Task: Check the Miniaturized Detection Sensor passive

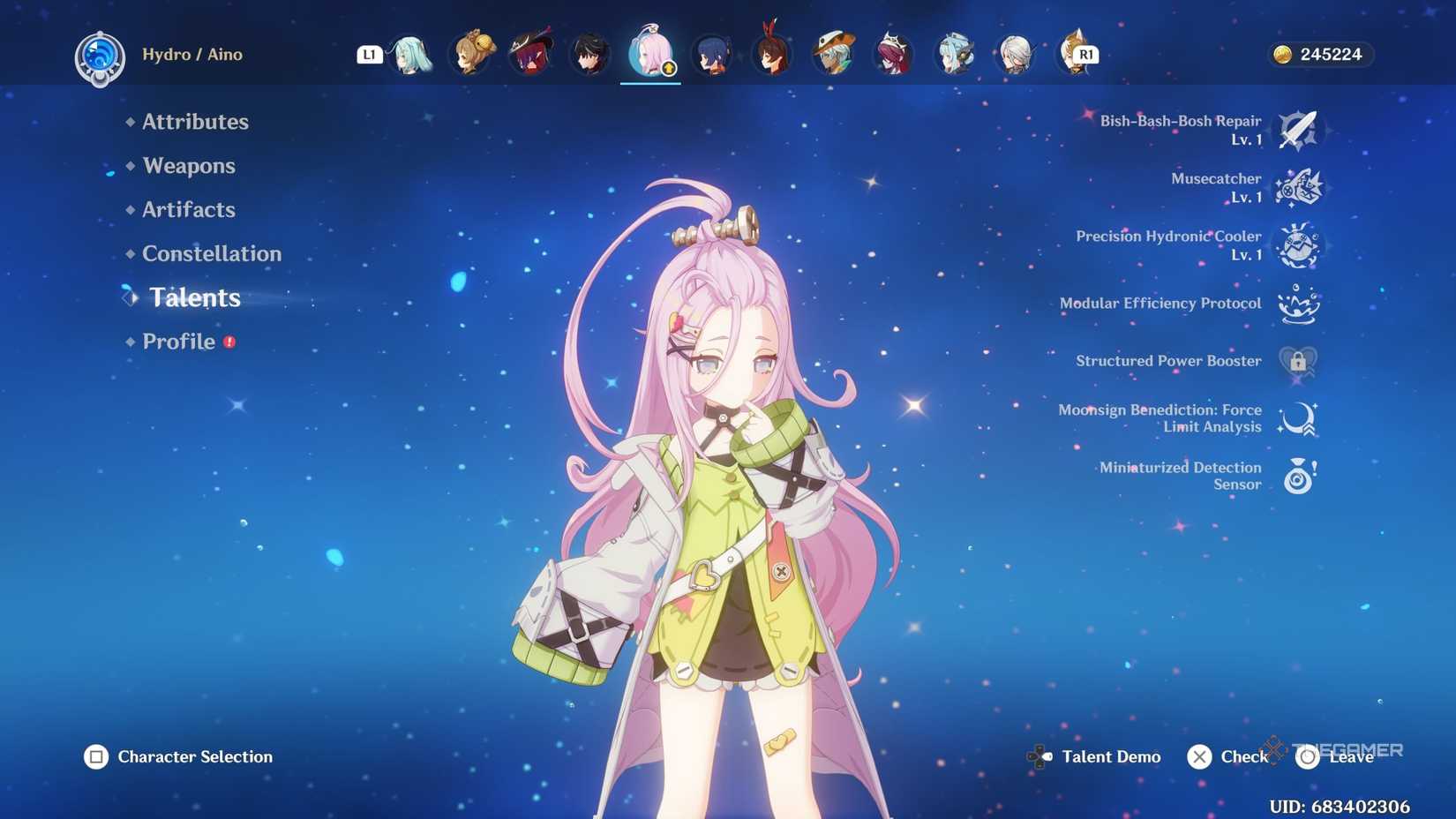Action: (x=1298, y=476)
